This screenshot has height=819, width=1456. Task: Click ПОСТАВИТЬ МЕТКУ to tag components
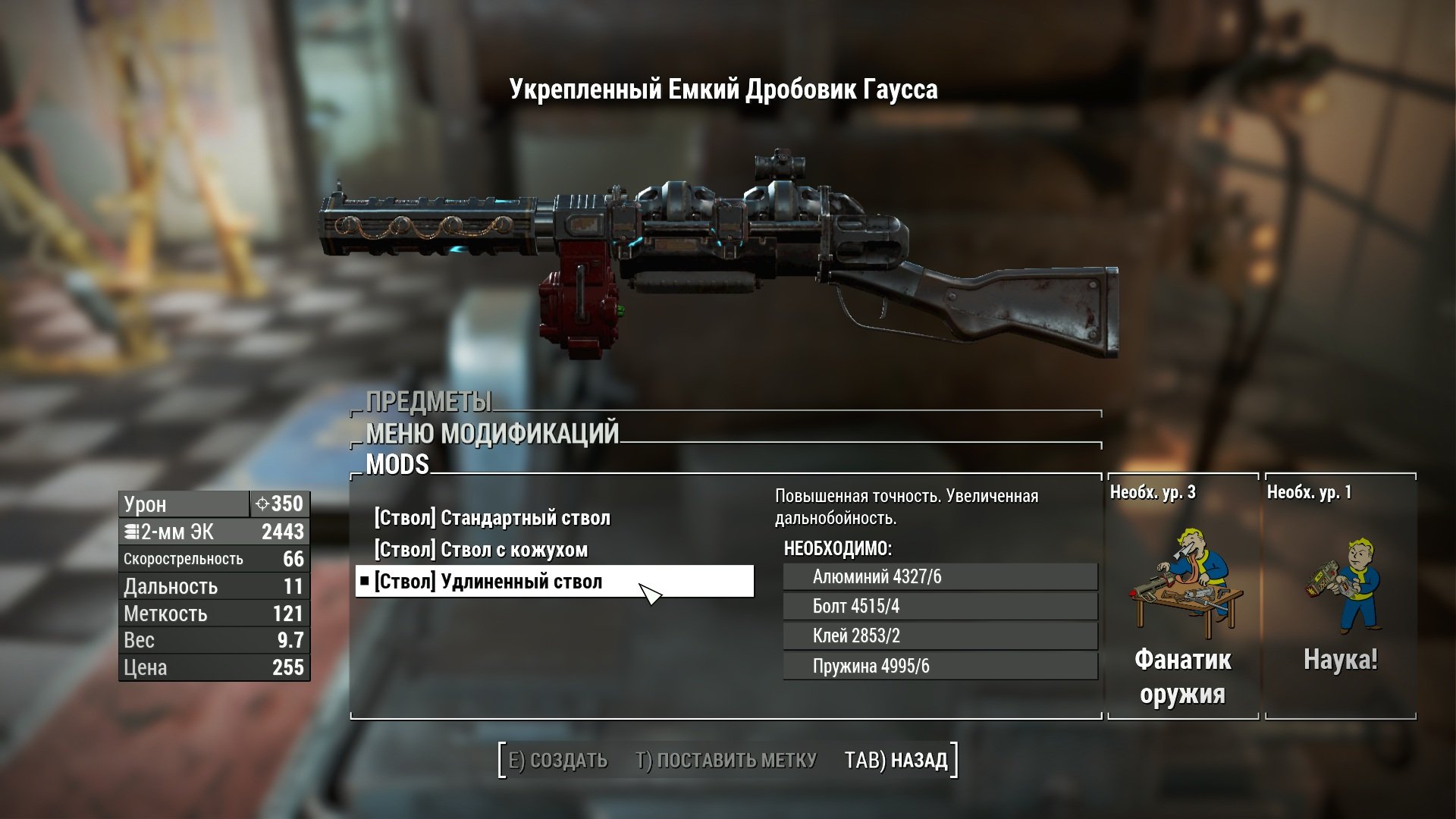pos(726,760)
